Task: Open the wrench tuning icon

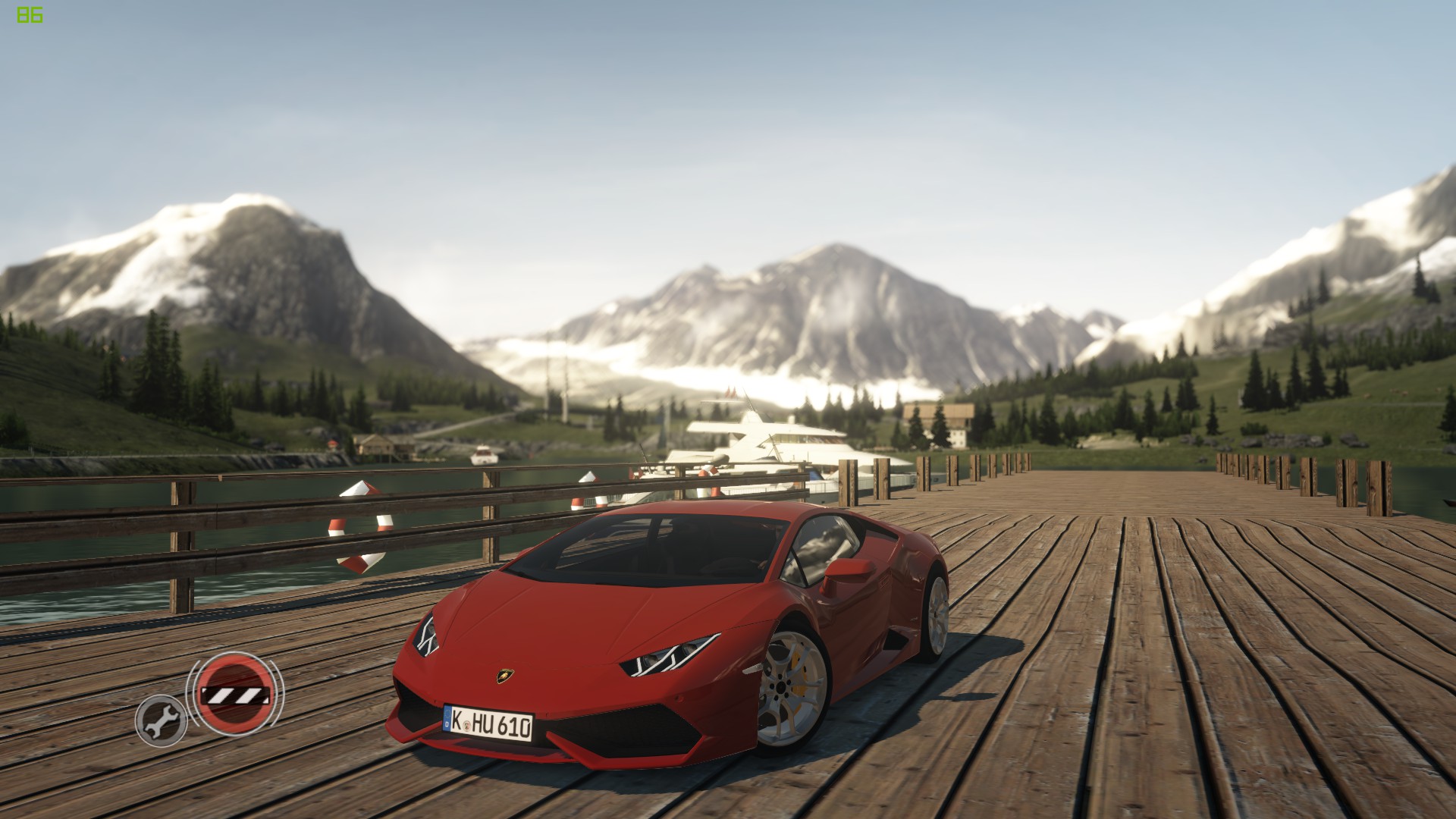Action: point(162,720)
